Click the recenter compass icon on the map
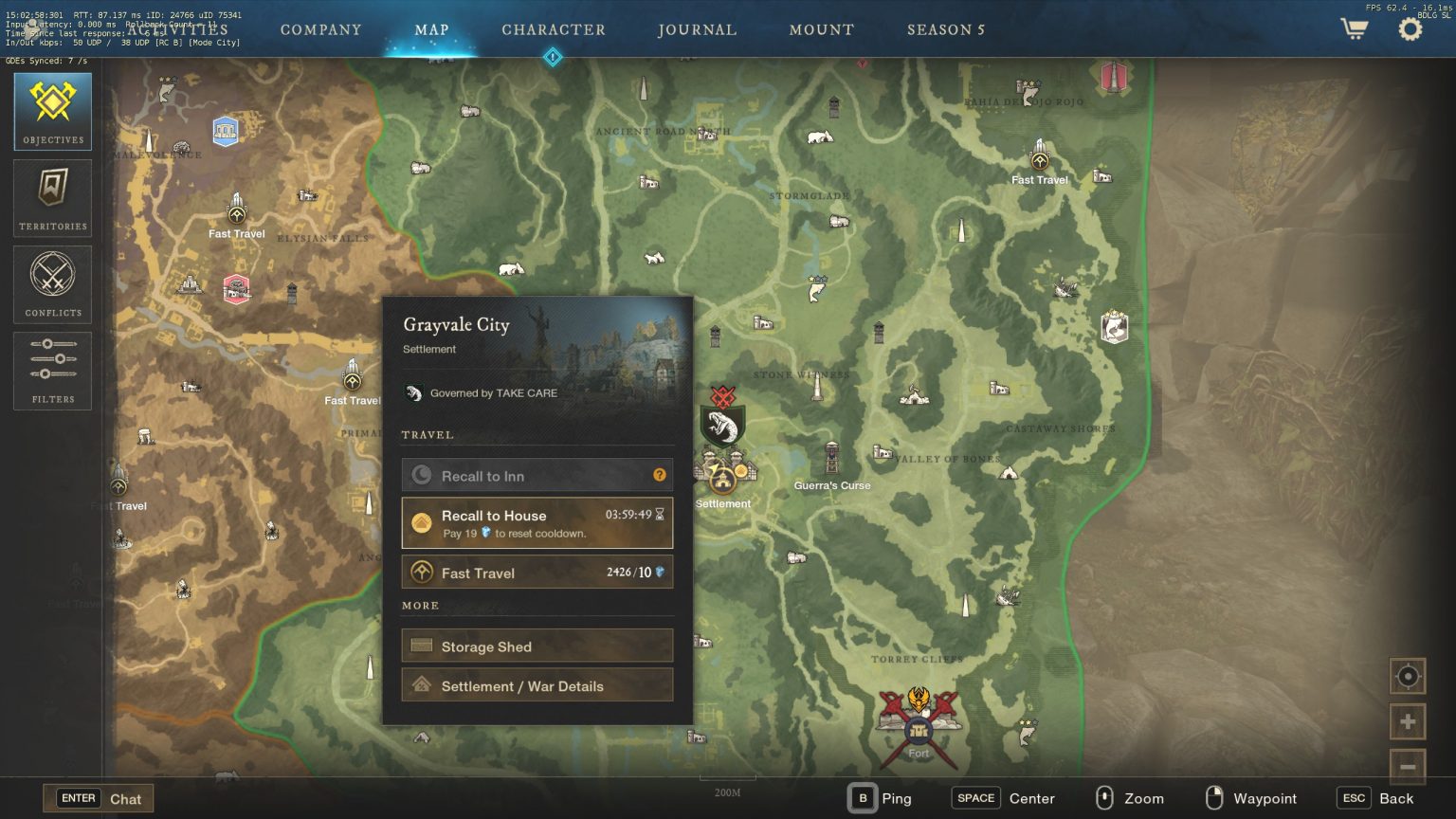 (x=1407, y=677)
